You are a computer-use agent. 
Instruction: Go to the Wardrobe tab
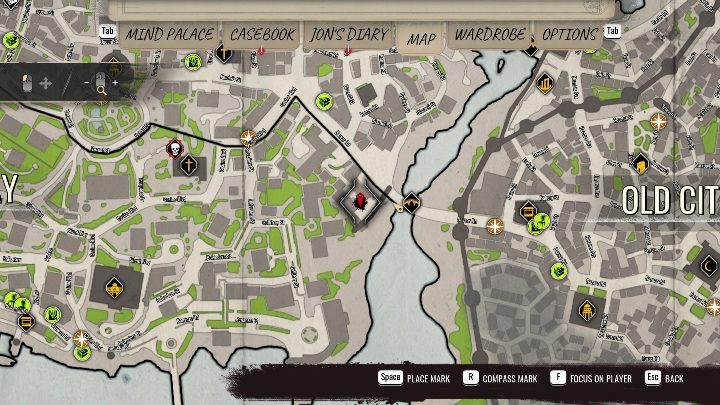pyautogui.click(x=489, y=34)
